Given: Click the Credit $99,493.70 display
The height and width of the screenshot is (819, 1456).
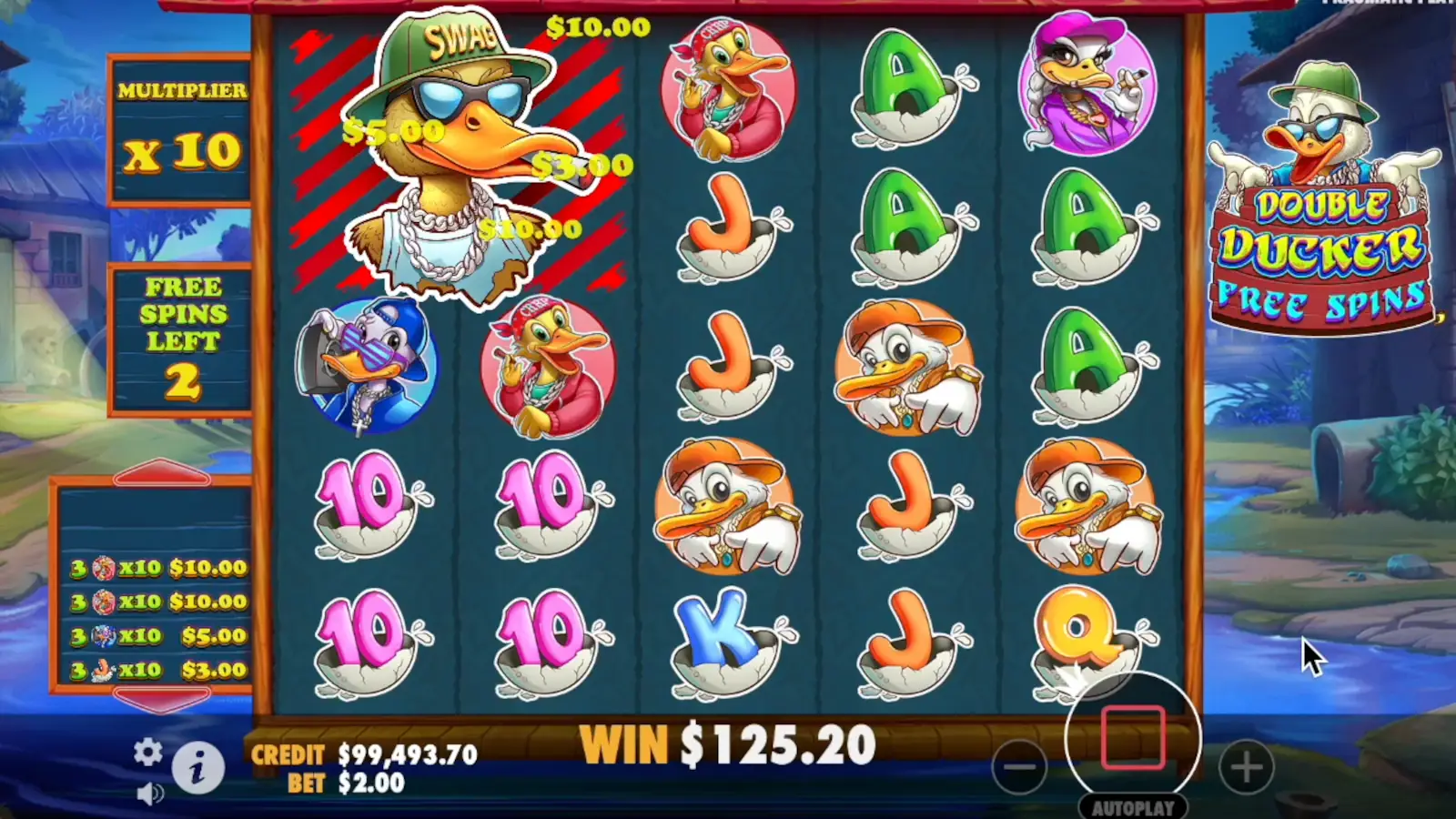Looking at the screenshot, I should [364, 753].
